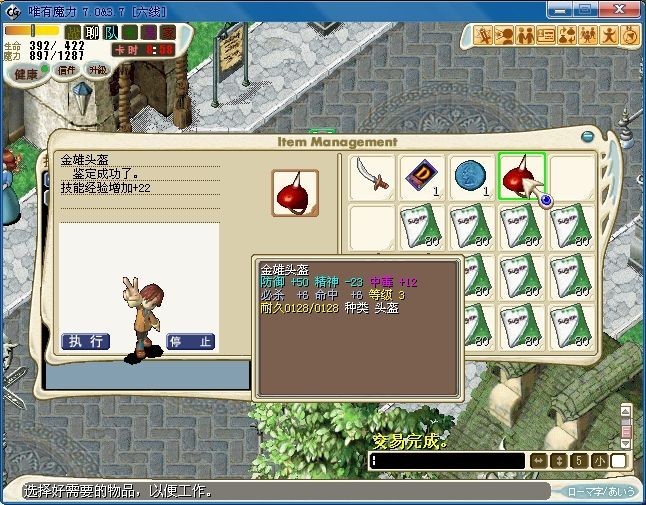Screen dimensions: 646x505
Task: Select the red helmet inventory slot
Action: pyautogui.click(x=521, y=178)
